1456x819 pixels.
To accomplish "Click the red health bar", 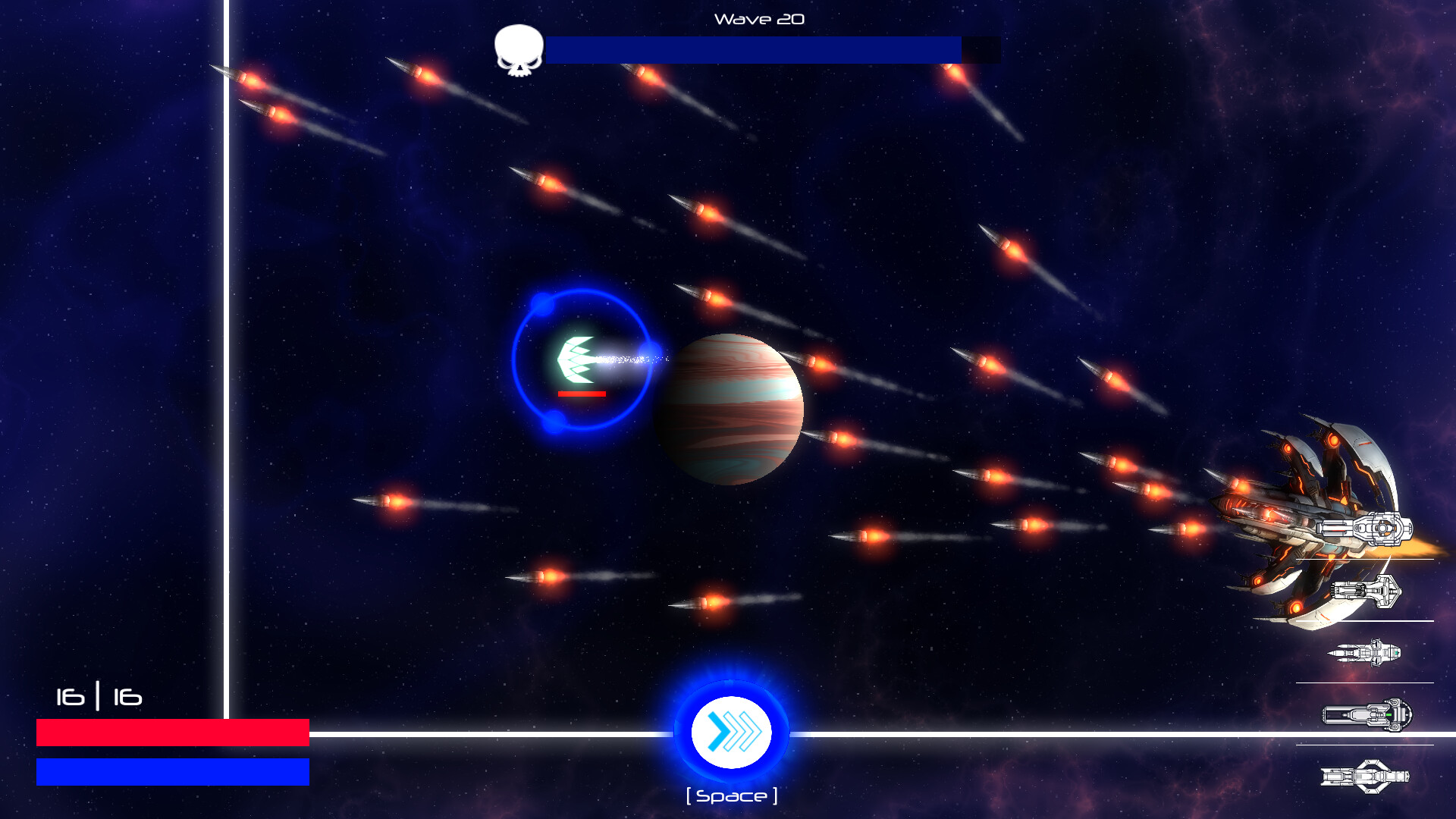I will click(x=172, y=733).
